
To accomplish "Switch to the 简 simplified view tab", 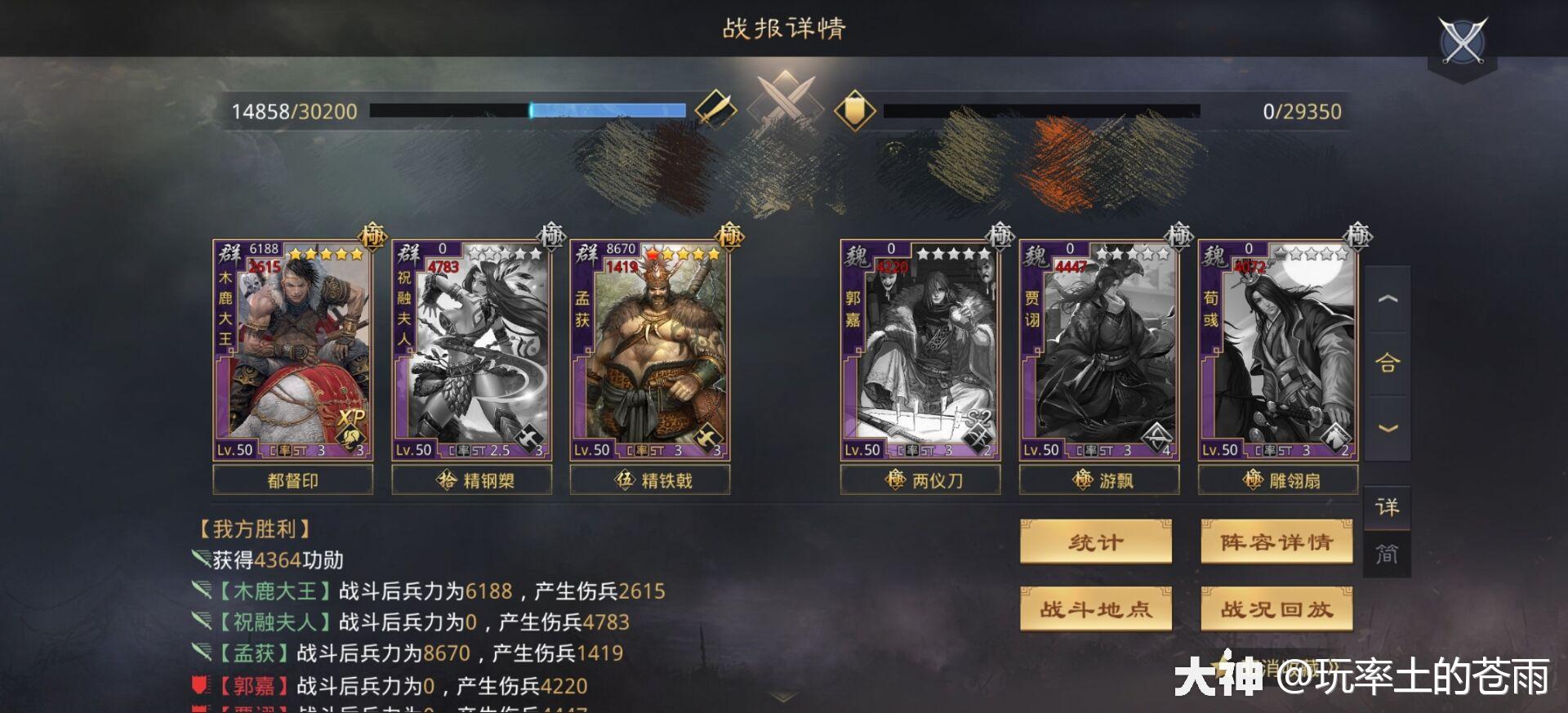I will point(1388,554).
